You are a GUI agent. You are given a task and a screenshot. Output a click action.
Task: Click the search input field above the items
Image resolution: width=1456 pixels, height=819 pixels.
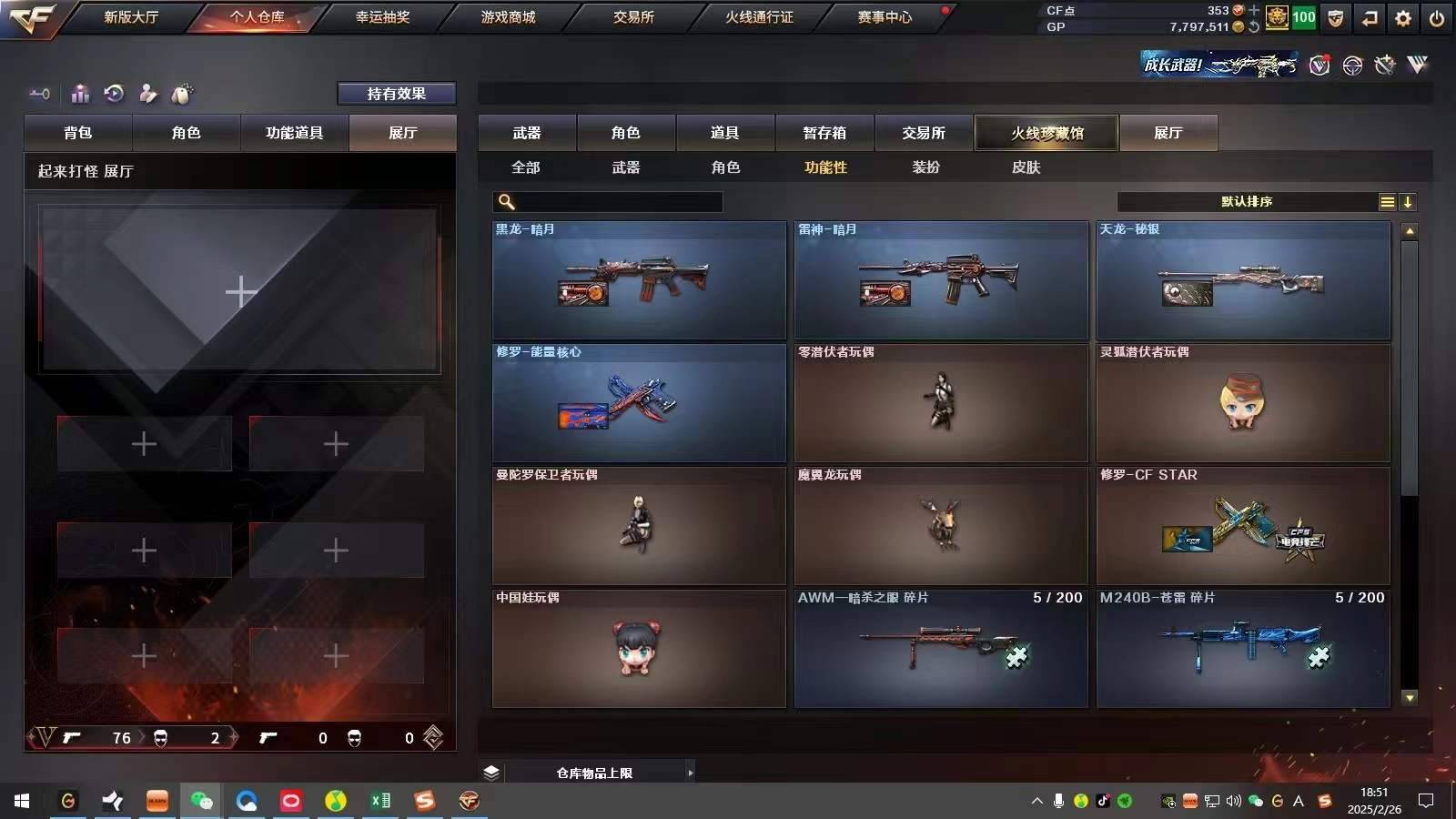point(608,201)
